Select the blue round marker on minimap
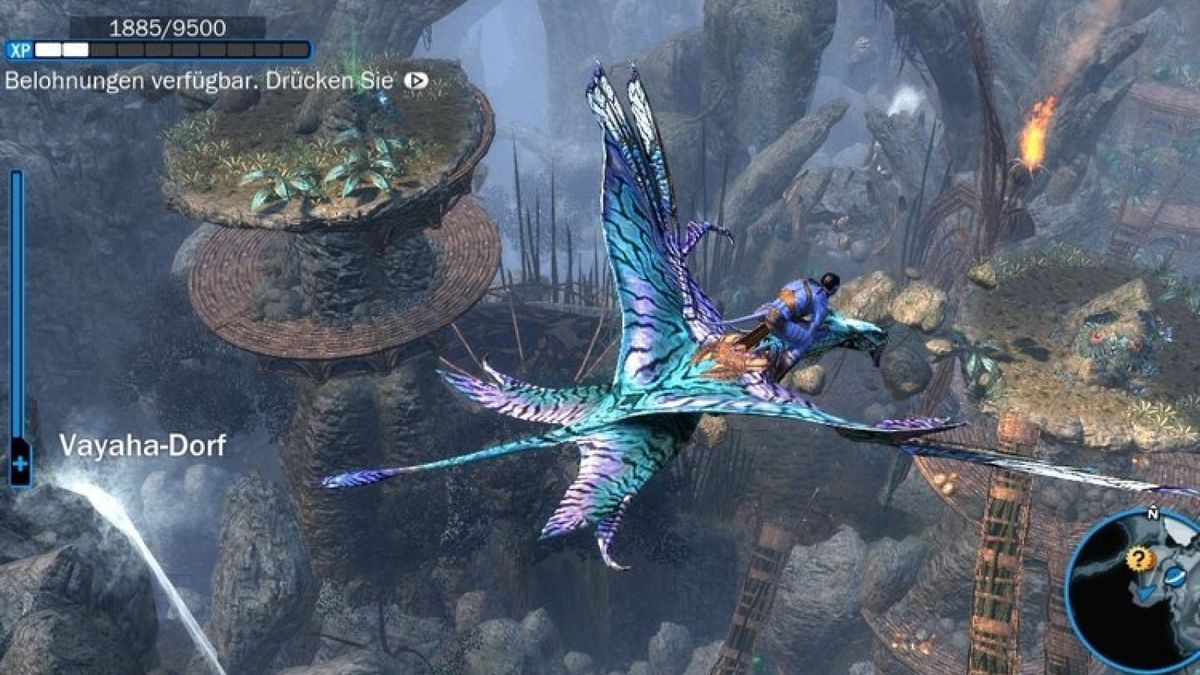Screen dimensions: 1200x675 [1175, 577]
